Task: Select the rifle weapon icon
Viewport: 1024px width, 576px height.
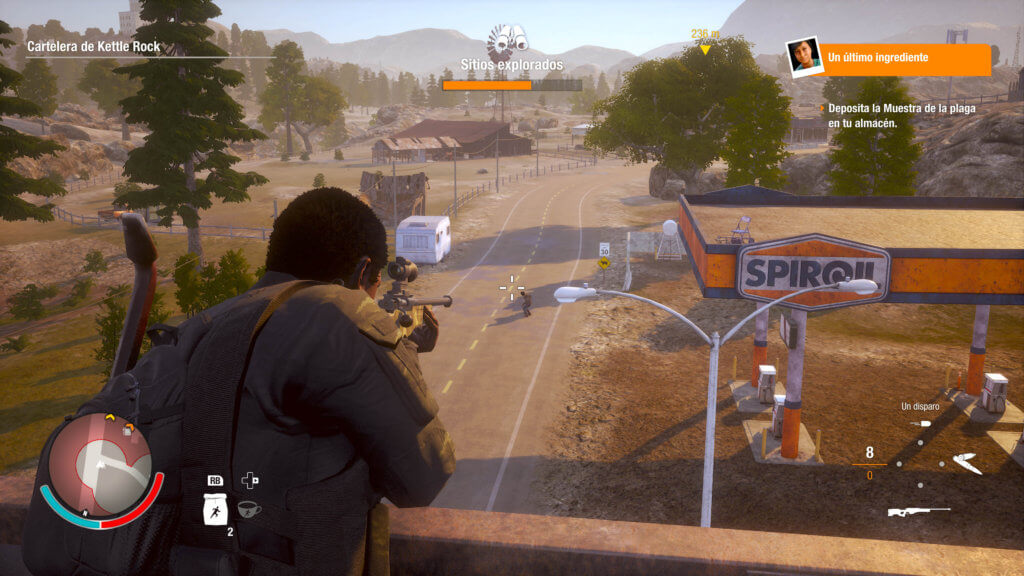Action: 918,512
